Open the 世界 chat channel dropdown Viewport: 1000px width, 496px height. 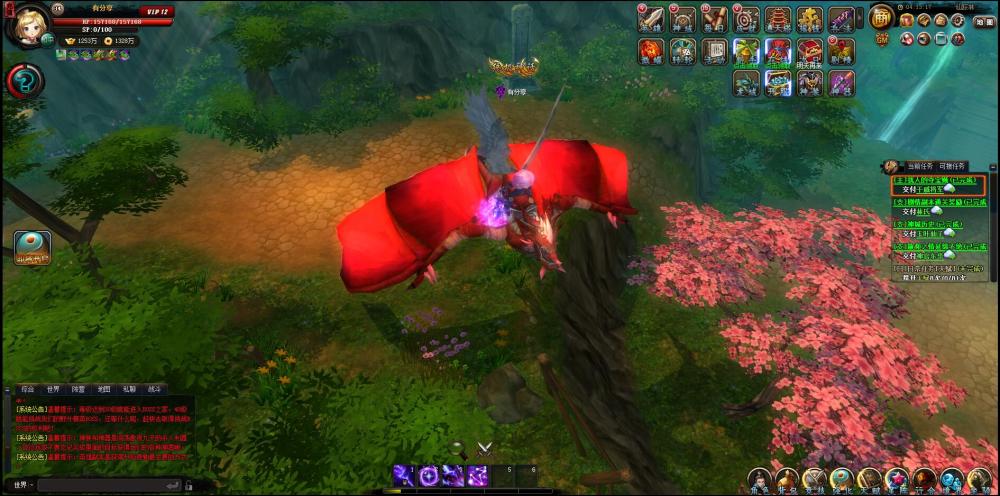pyautogui.click(x=23, y=485)
